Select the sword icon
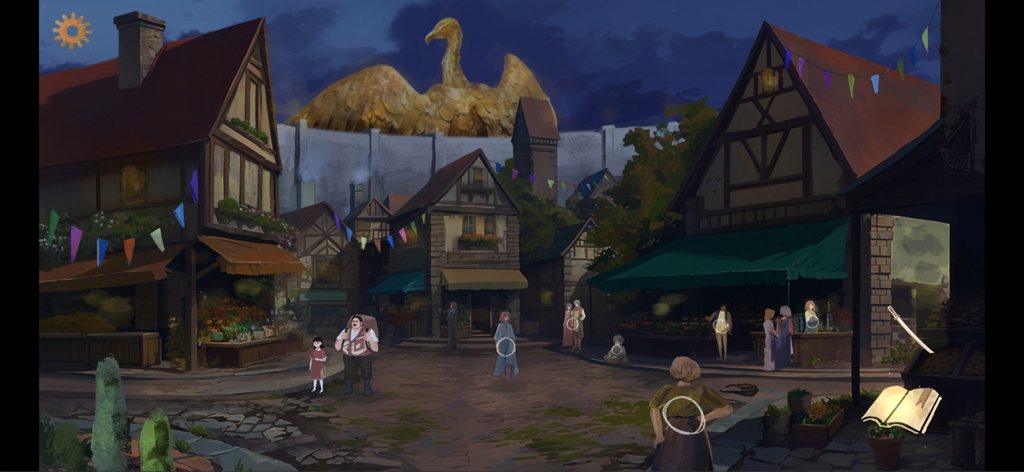Image resolution: width=1024 pixels, height=472 pixels. pos(910,329)
